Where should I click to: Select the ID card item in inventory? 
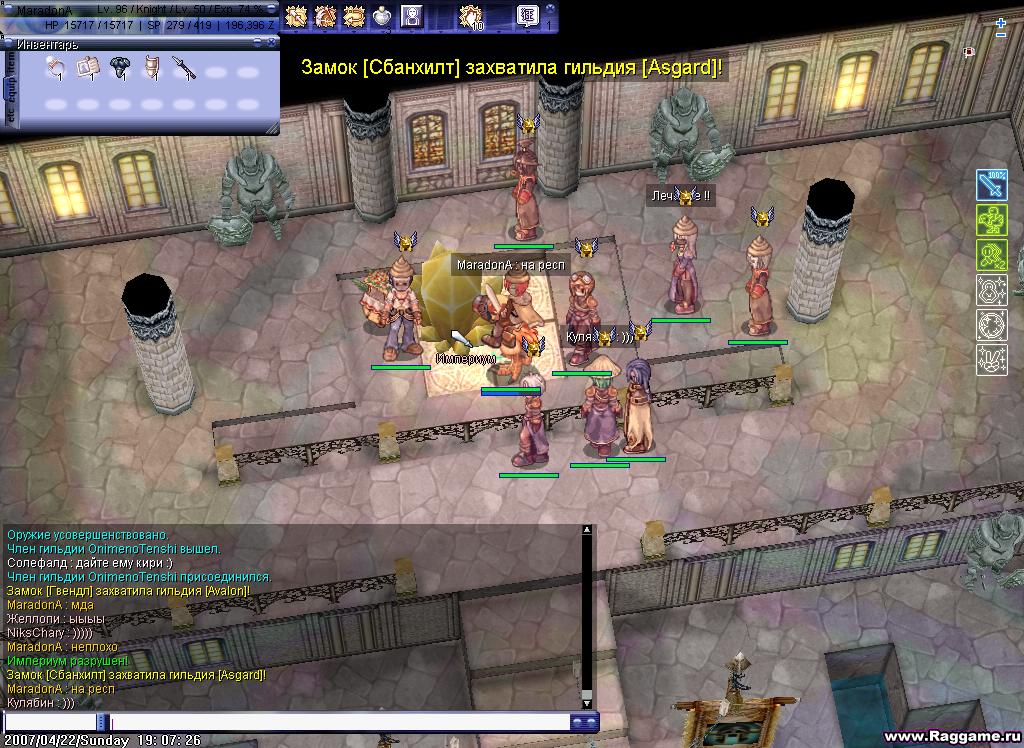point(89,68)
